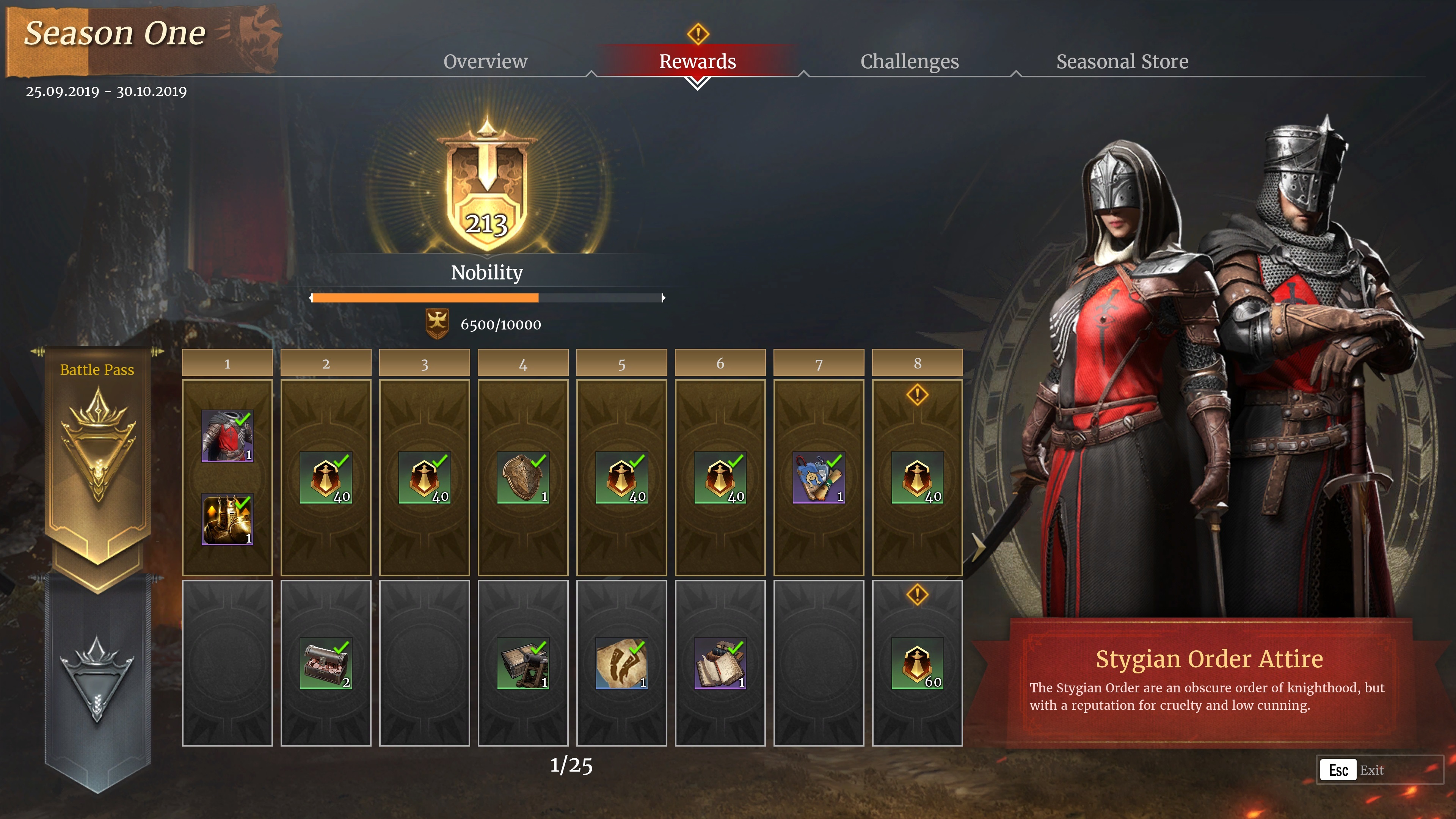Show the next page of rewards
The image size is (1456, 819).
(977, 546)
